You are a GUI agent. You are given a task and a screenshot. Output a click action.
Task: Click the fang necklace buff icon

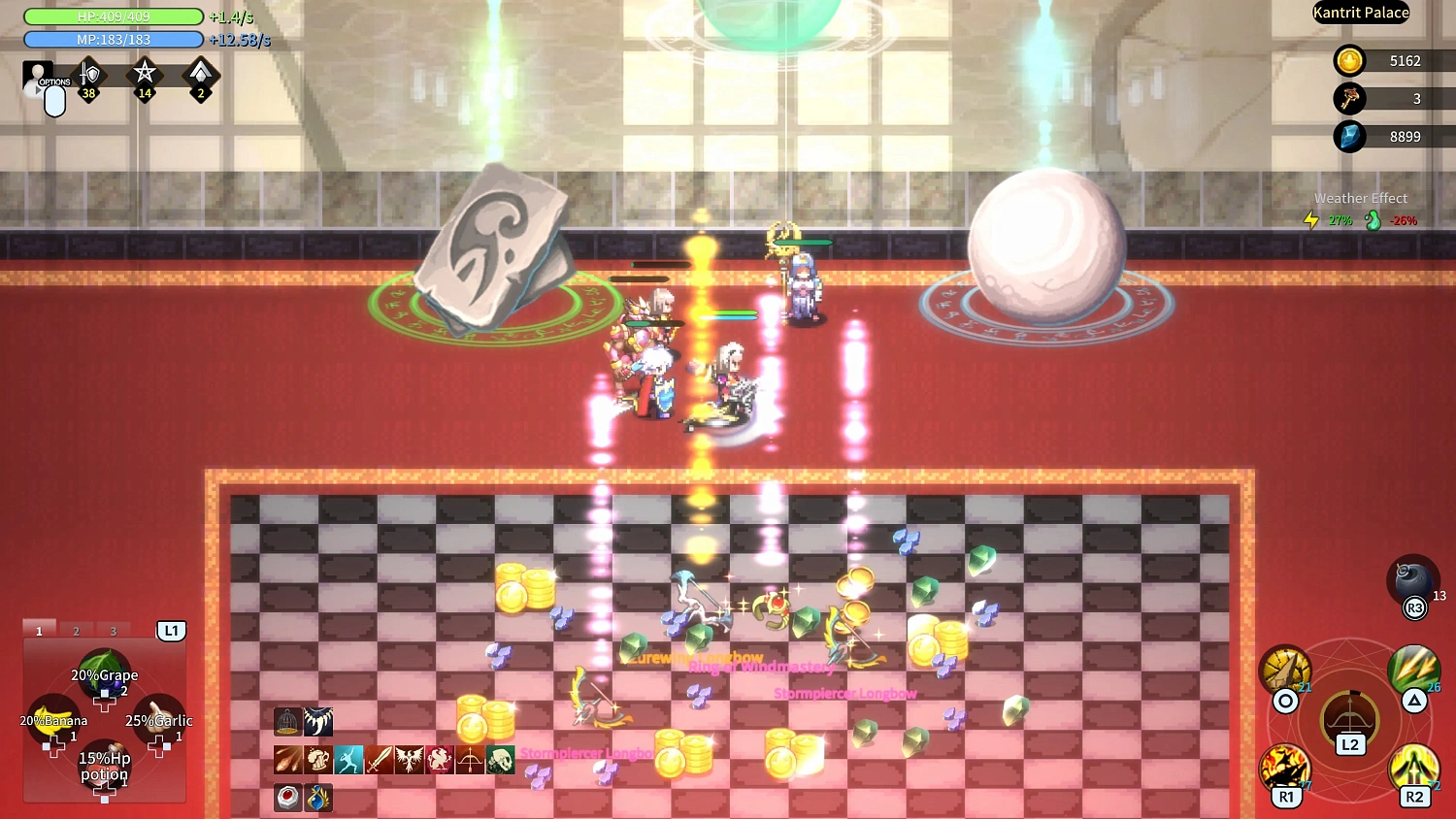click(x=318, y=722)
